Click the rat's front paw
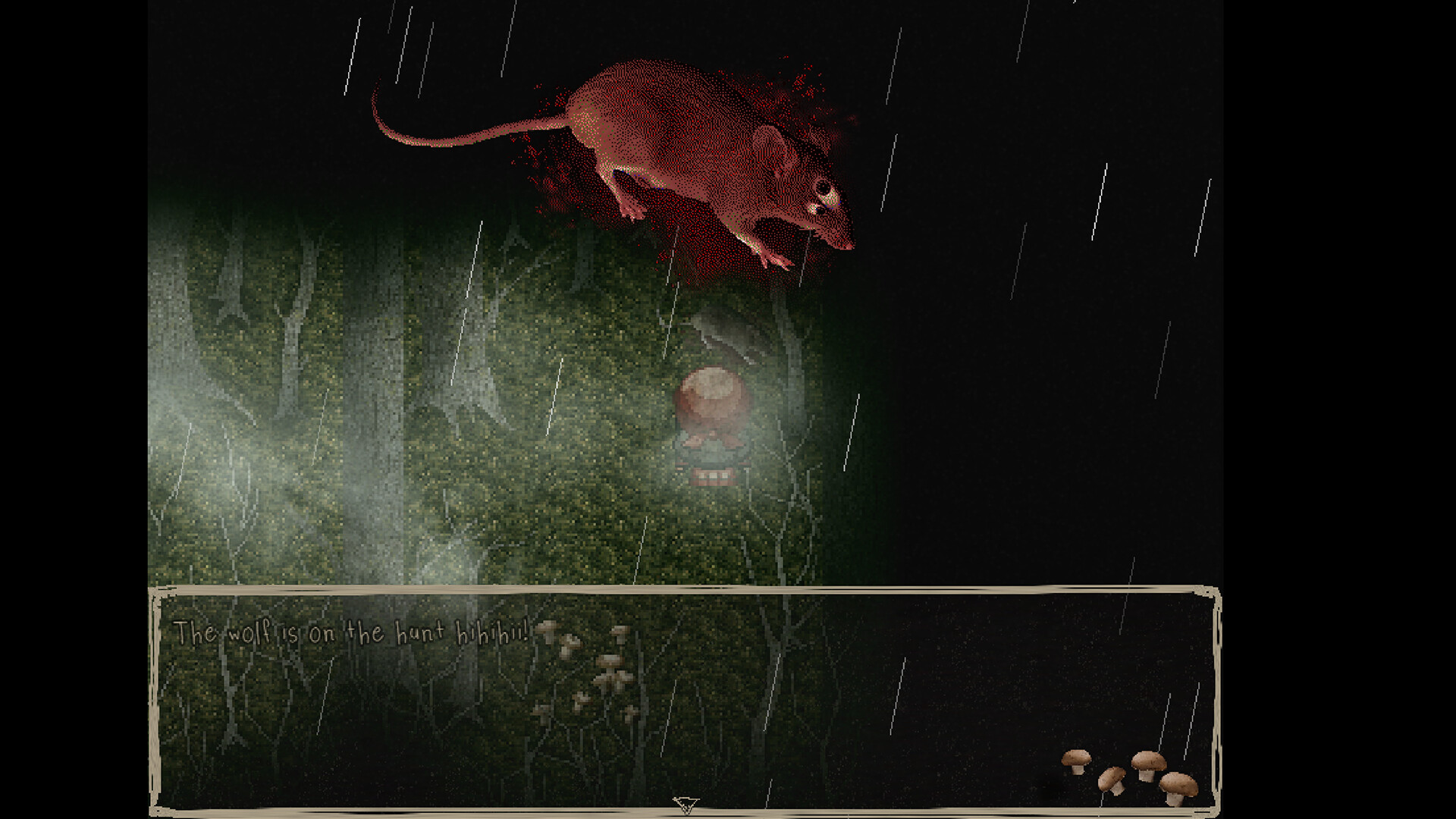The width and height of the screenshot is (1456, 819). point(773,262)
